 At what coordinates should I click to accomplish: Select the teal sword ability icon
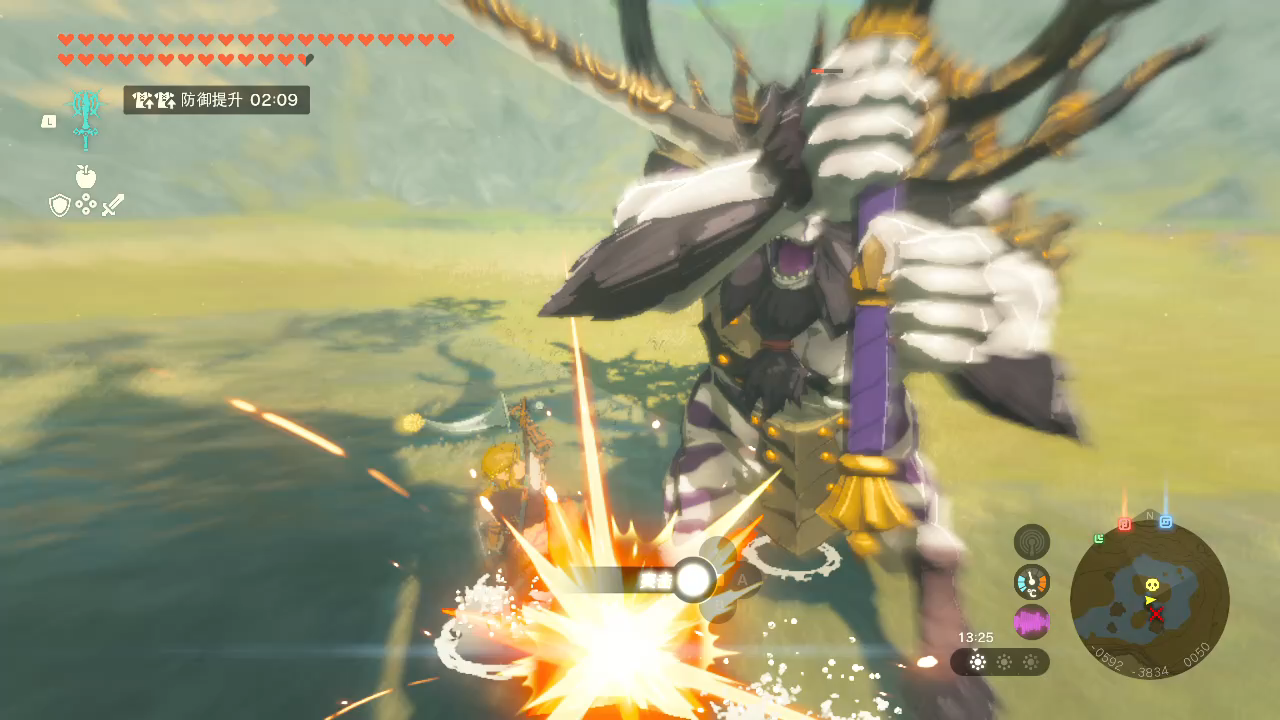coord(86,117)
